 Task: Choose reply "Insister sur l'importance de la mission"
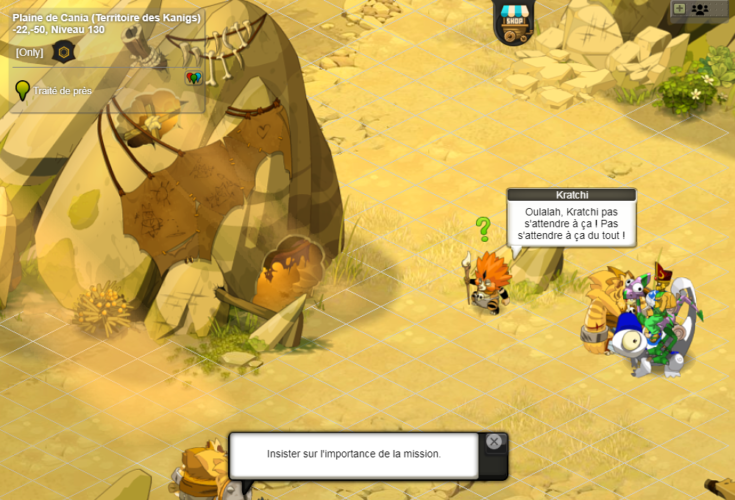pos(354,454)
